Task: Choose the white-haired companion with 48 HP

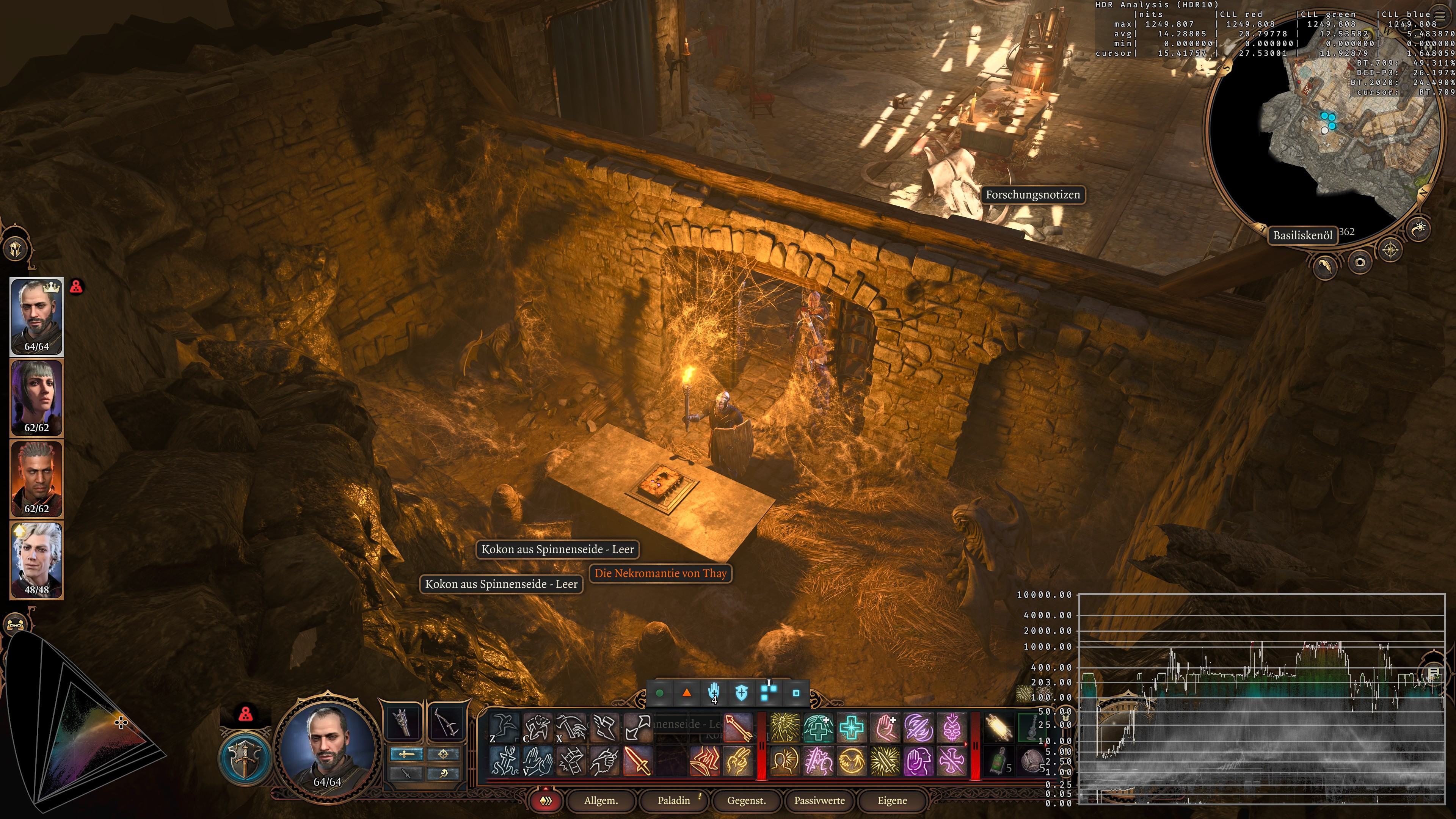Action: pyautogui.click(x=37, y=560)
